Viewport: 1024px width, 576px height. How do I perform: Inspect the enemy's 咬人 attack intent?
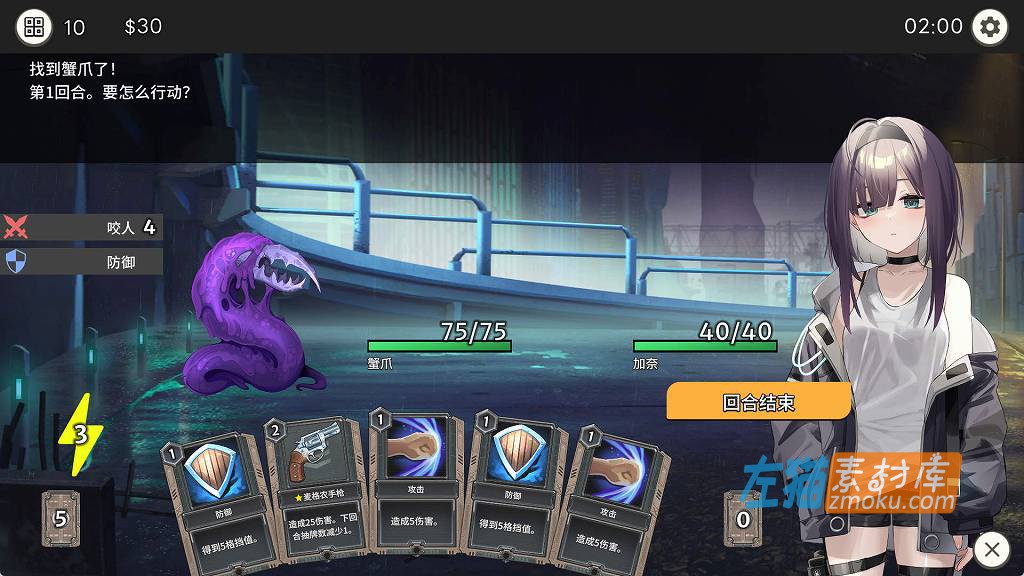click(x=82, y=228)
